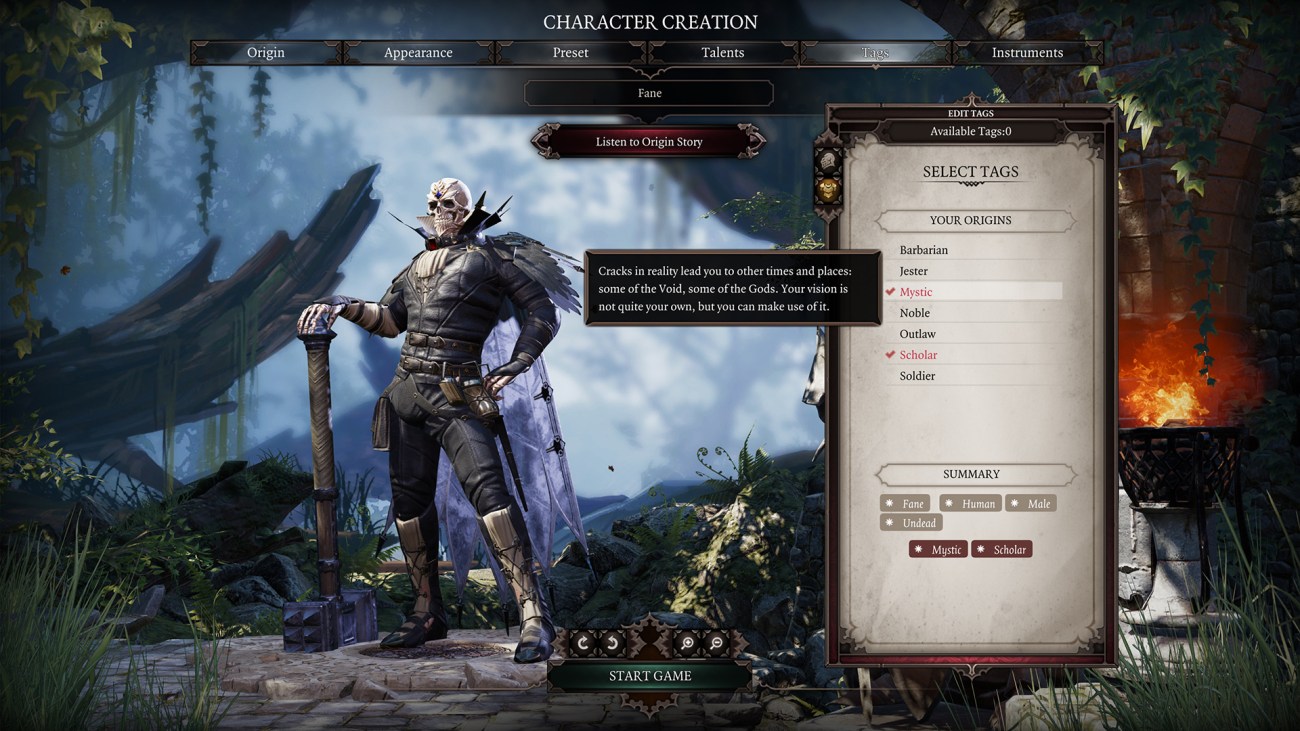Switch to the Appearance tab
1300x731 pixels.
coord(417,52)
